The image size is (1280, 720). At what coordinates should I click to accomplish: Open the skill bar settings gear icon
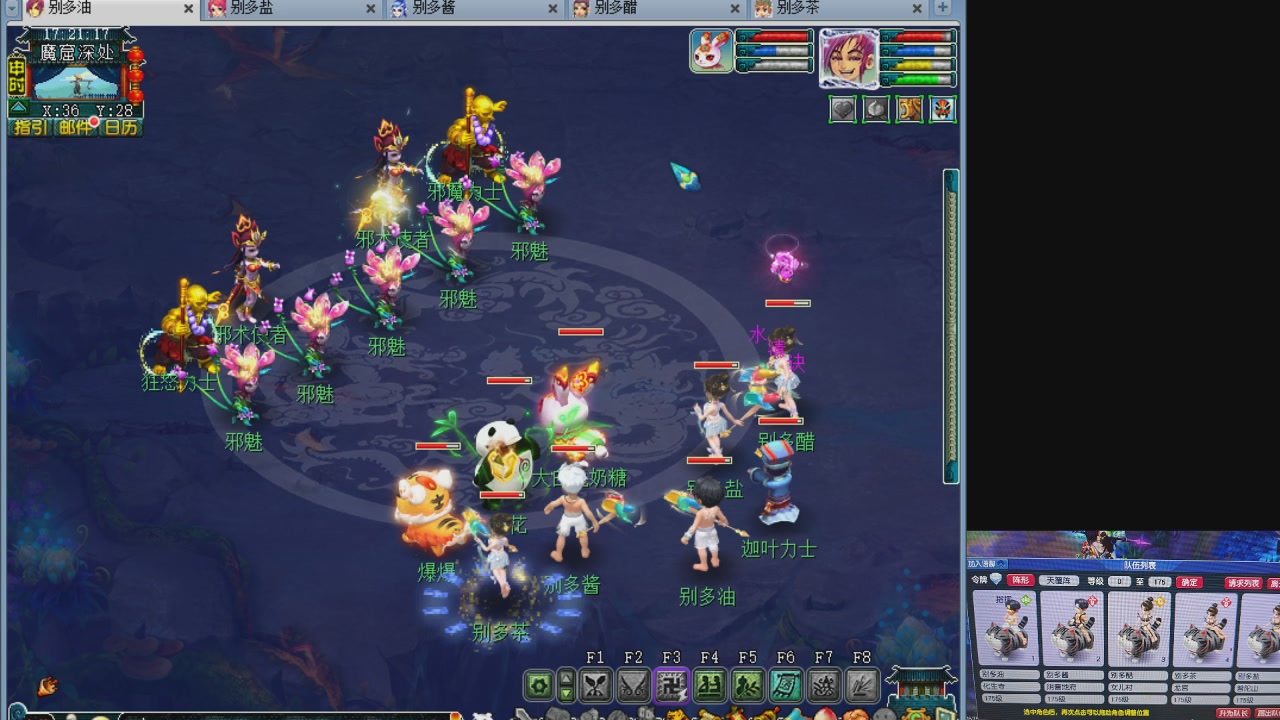(x=539, y=685)
